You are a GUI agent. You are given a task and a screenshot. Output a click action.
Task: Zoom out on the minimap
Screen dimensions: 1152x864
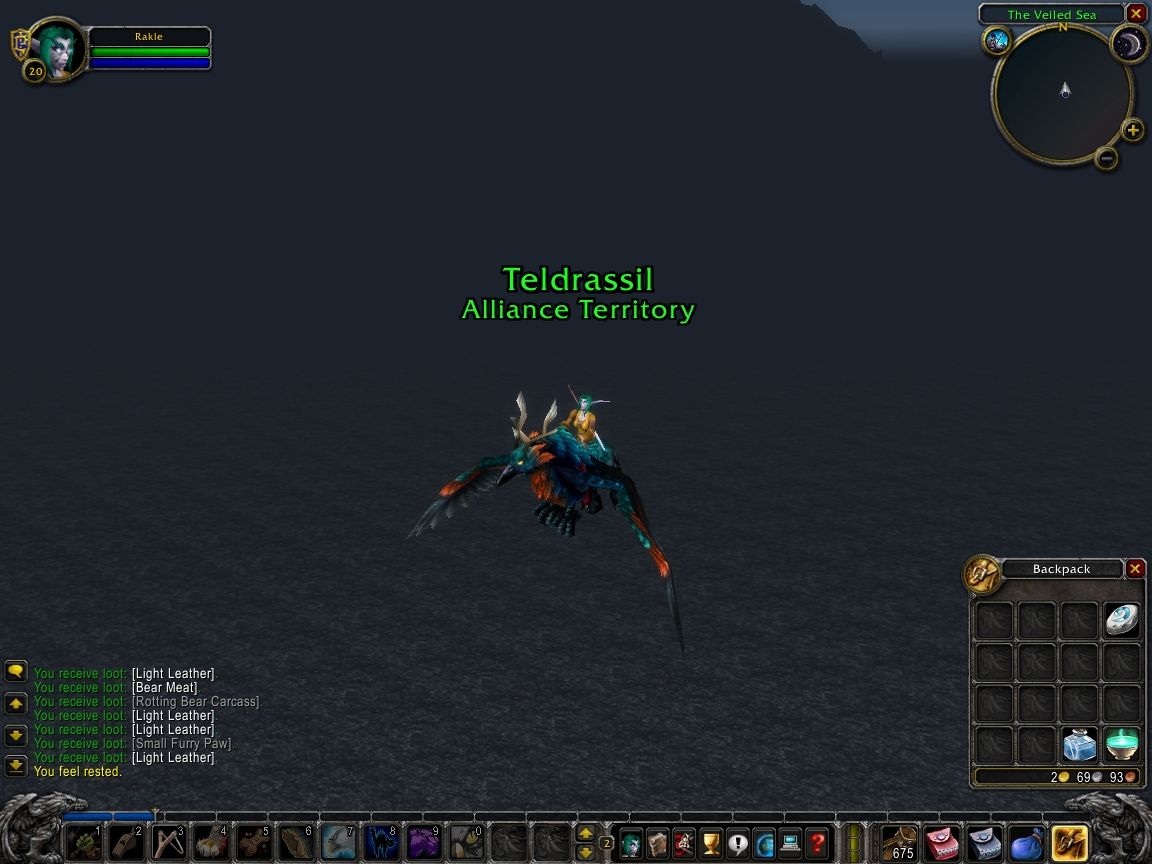(x=1106, y=158)
